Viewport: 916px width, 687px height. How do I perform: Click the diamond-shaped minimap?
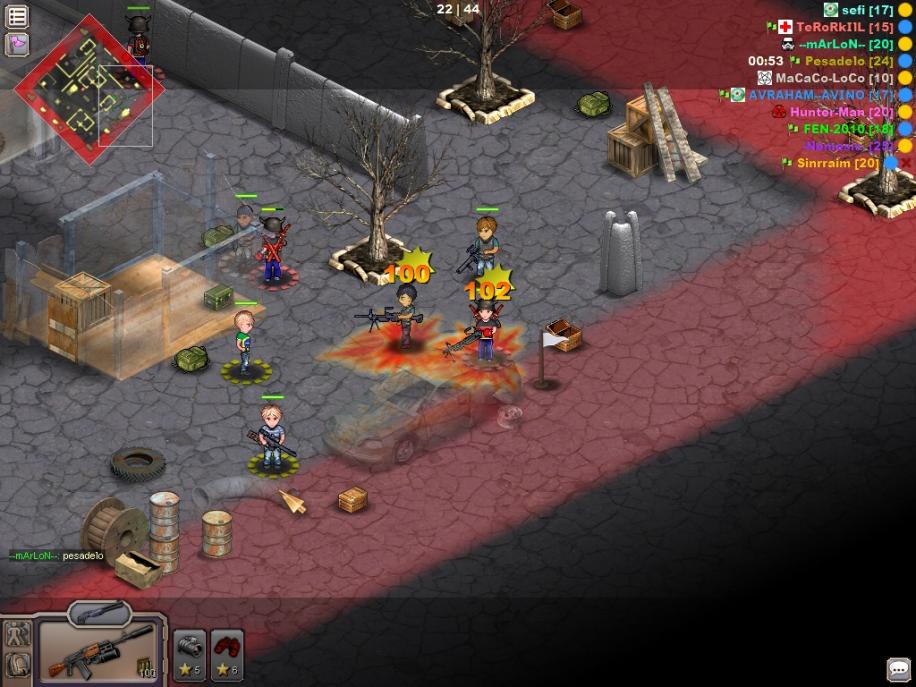click(x=89, y=89)
